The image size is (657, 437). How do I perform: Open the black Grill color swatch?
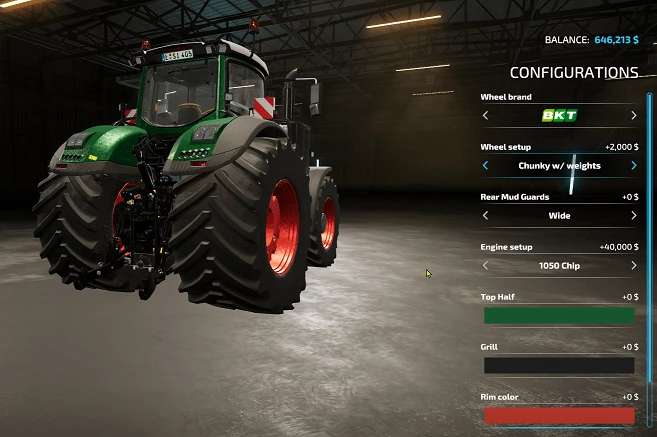pos(559,366)
